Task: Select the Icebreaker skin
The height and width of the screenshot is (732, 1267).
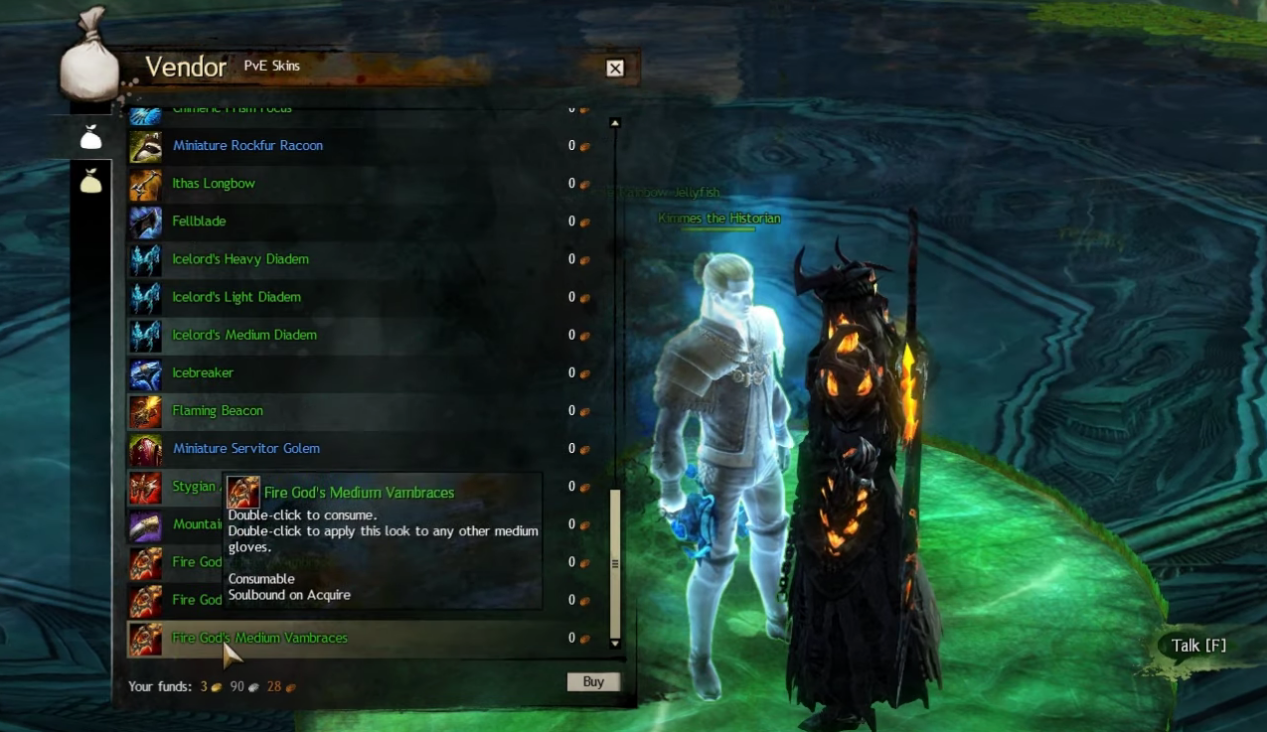Action: [x=202, y=374]
